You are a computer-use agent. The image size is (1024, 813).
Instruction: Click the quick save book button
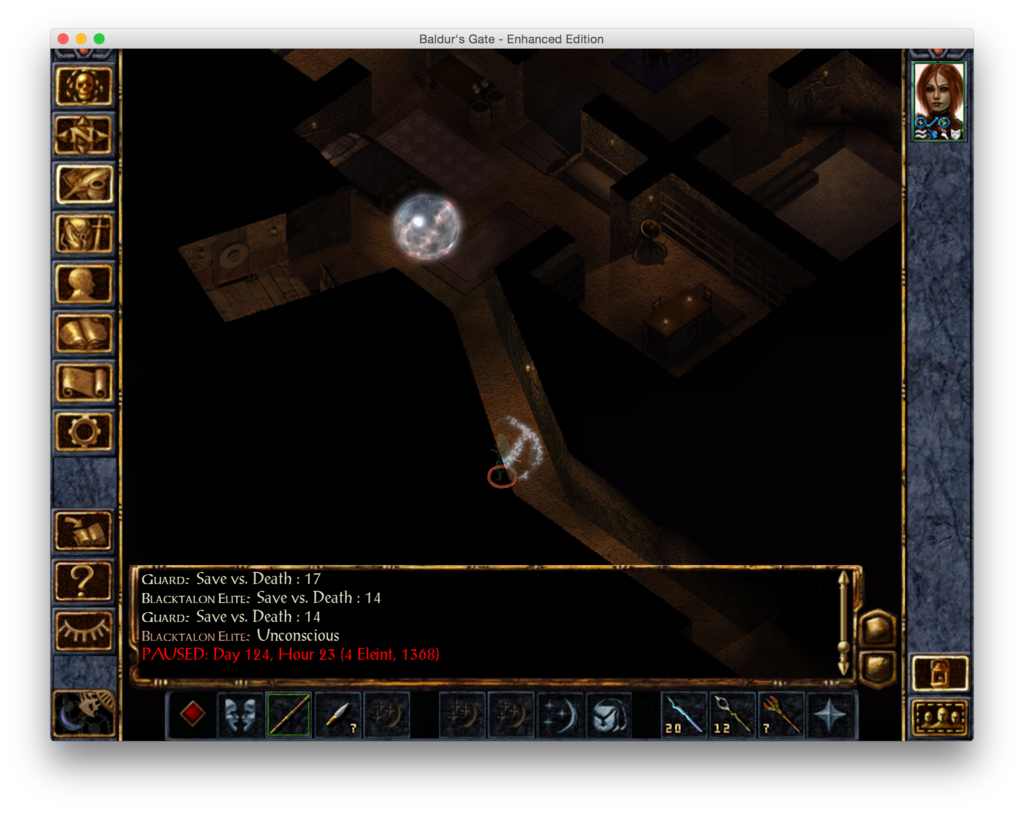coord(84,531)
